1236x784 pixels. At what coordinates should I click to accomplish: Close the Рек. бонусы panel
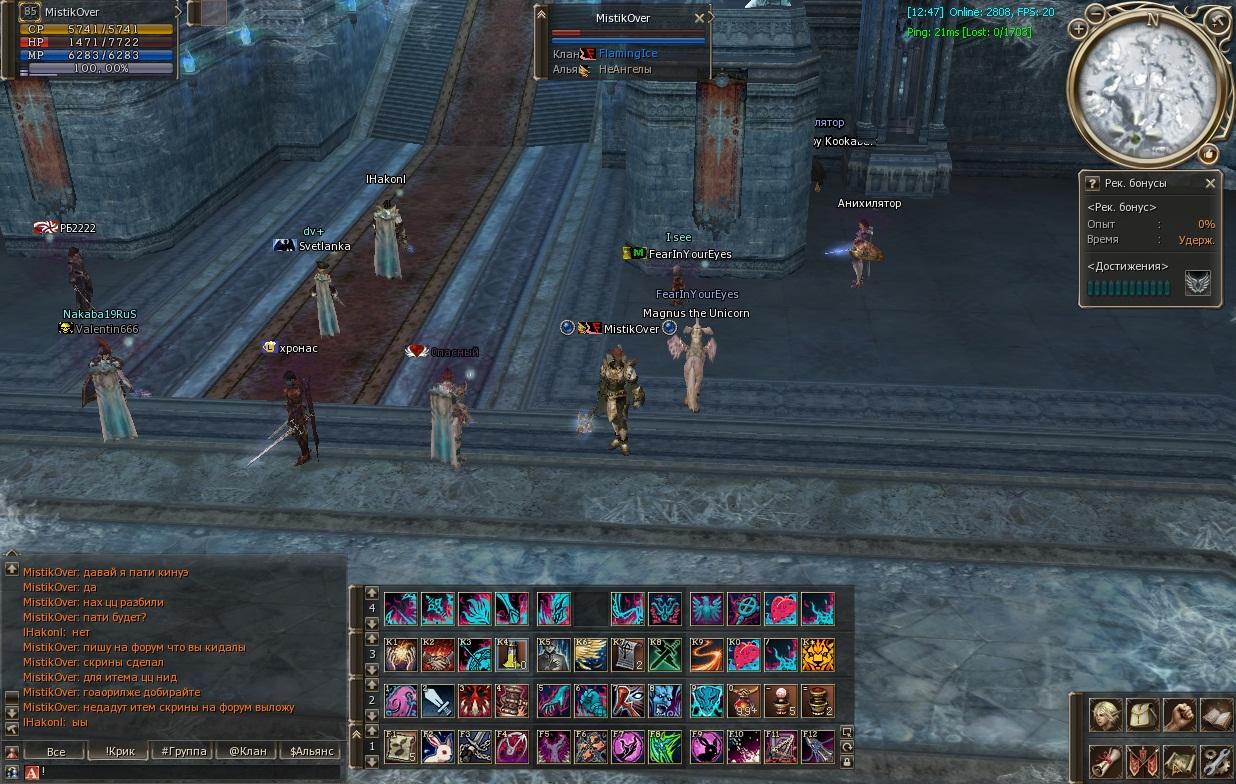click(1210, 183)
